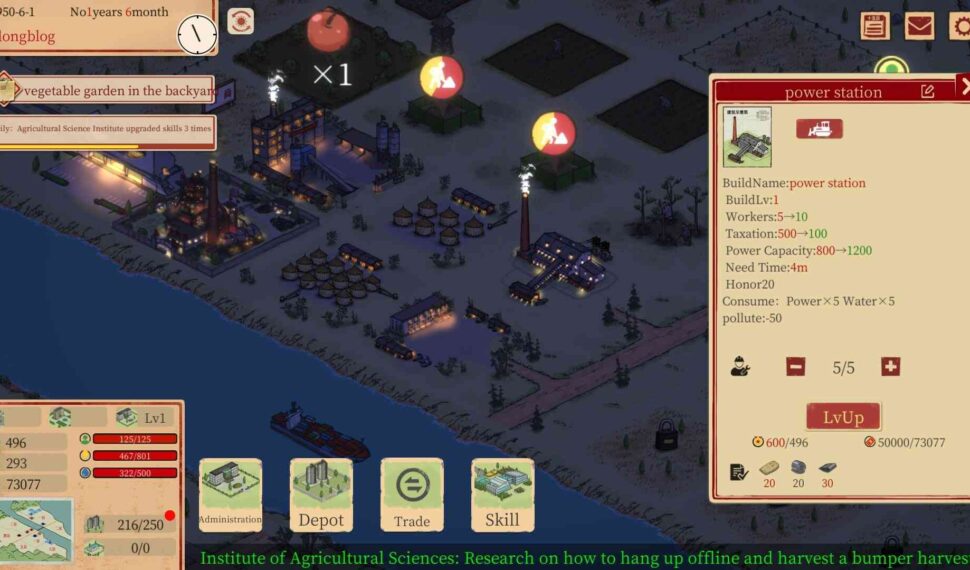Select the power station thumbnail image

pos(747,137)
